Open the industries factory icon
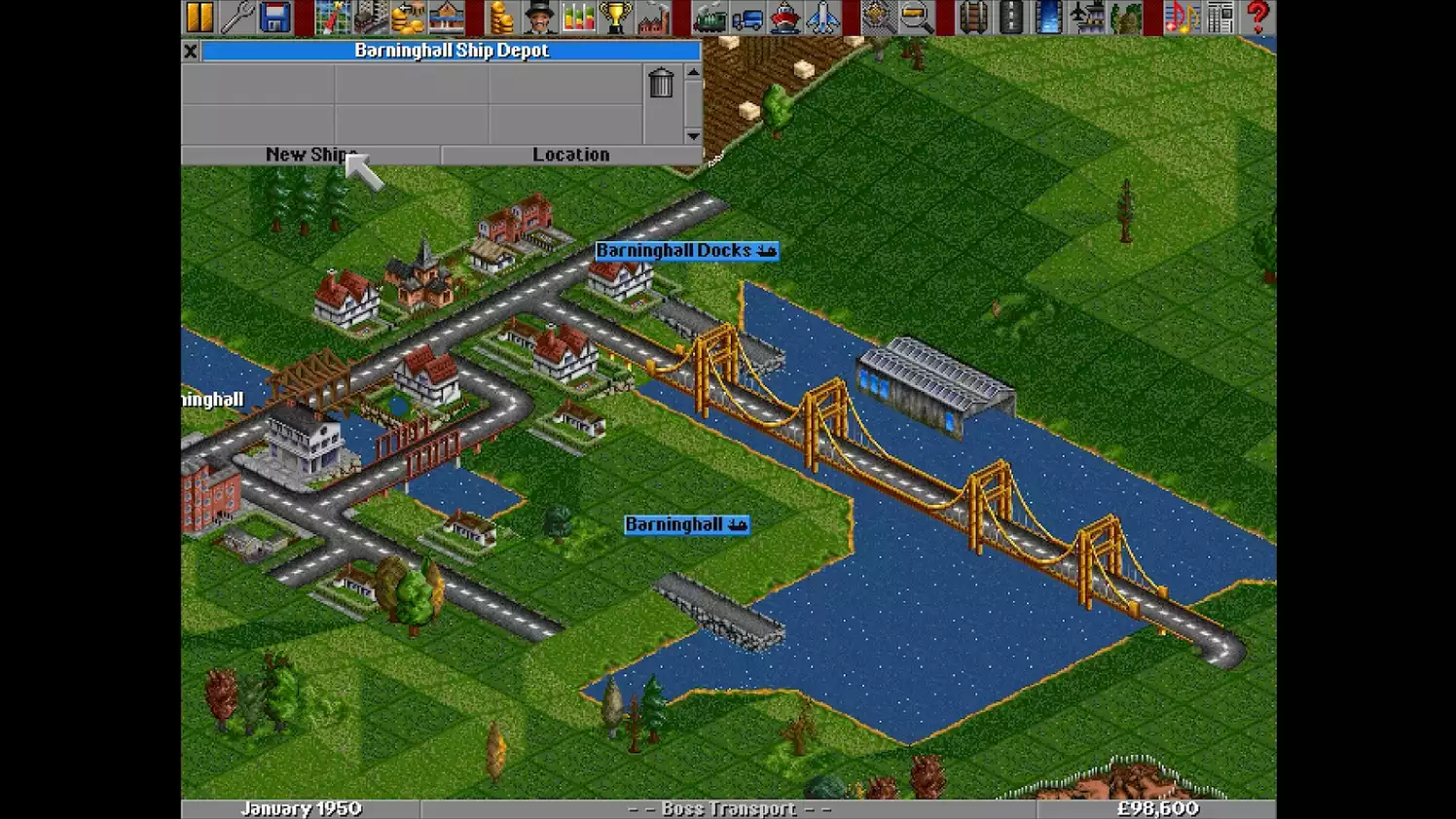Viewport: 1456px width, 819px height. point(652,16)
